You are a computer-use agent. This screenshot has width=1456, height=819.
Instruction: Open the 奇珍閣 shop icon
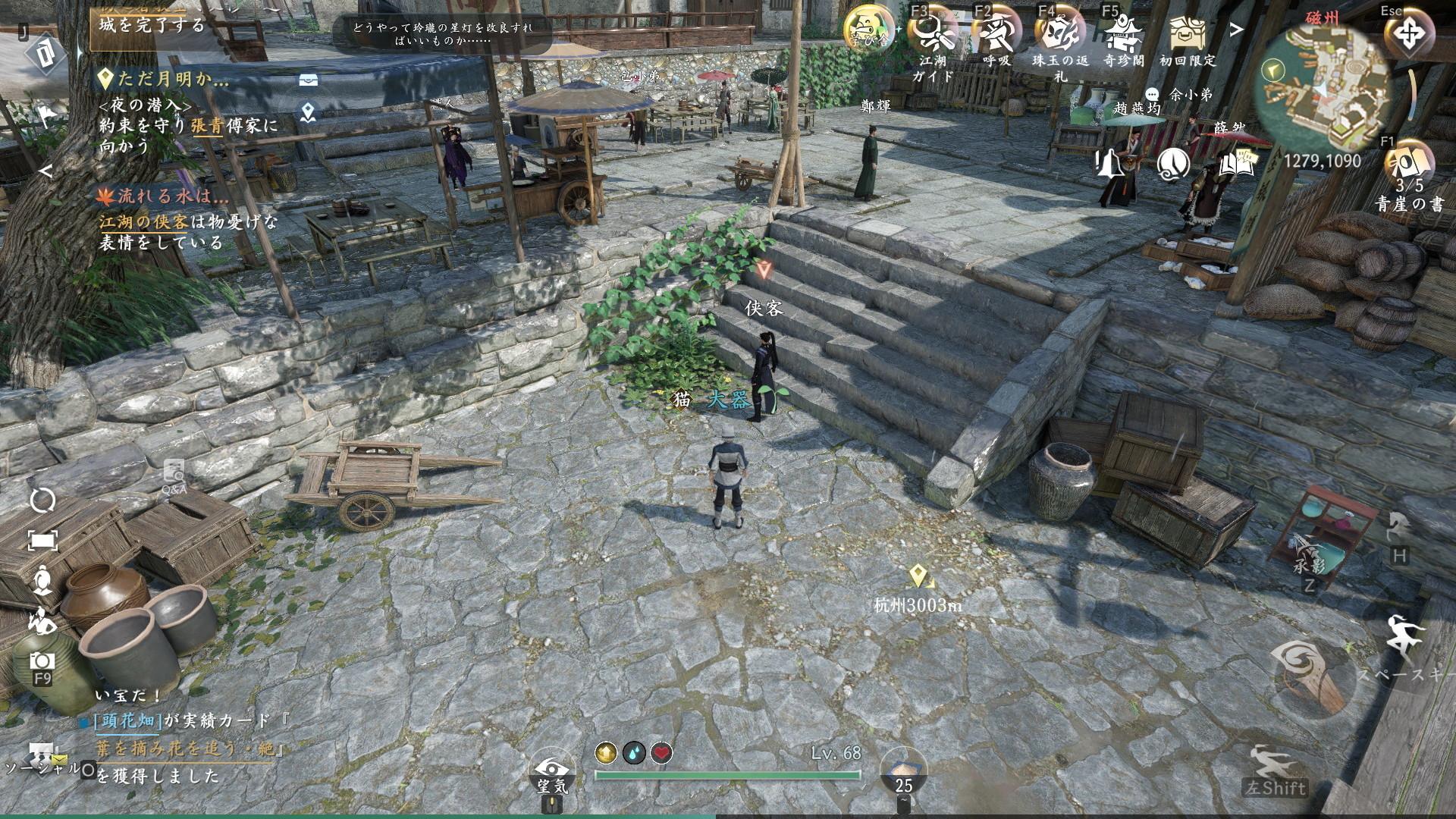tap(1123, 33)
